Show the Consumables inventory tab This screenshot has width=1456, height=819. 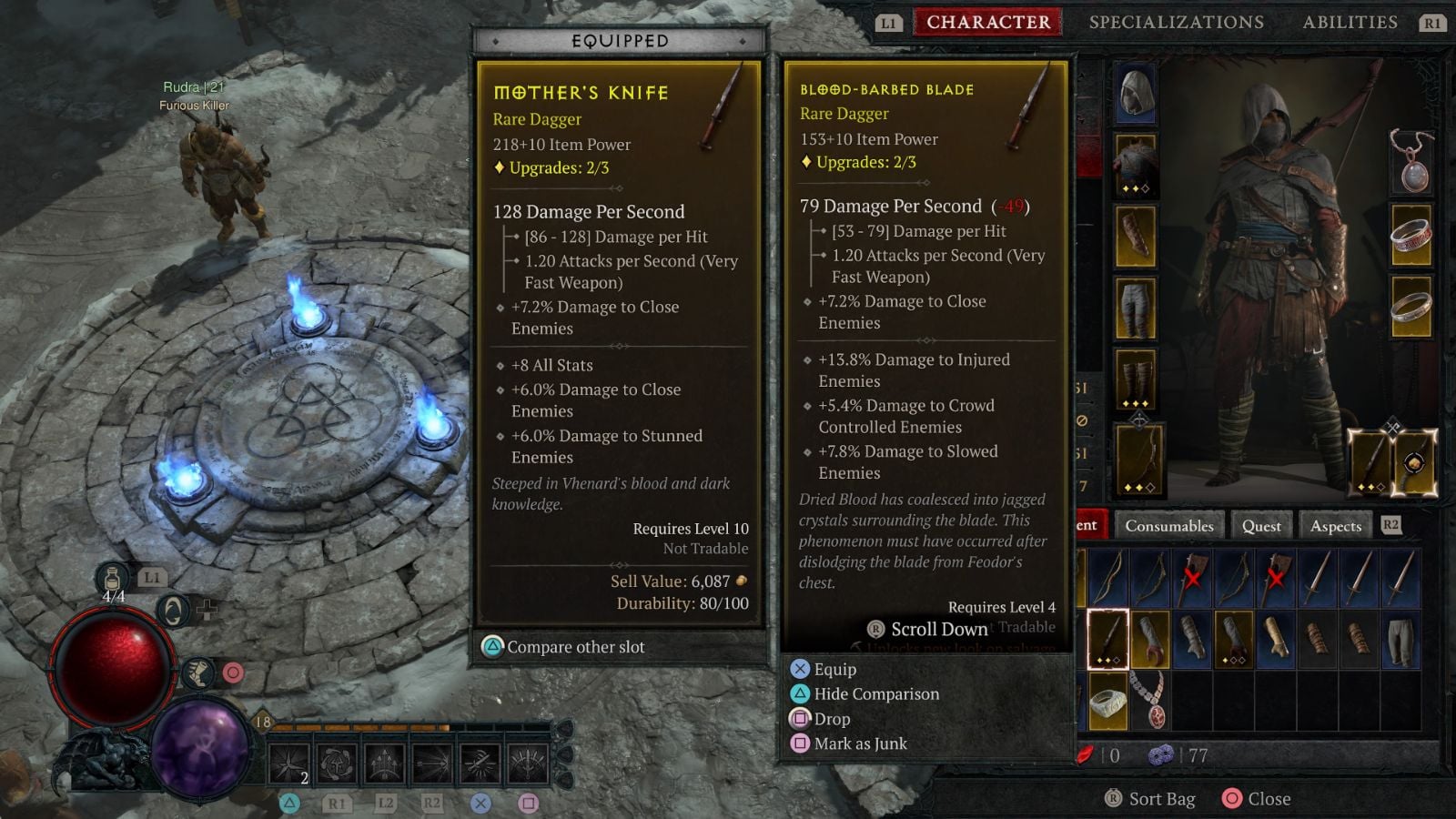click(1168, 526)
